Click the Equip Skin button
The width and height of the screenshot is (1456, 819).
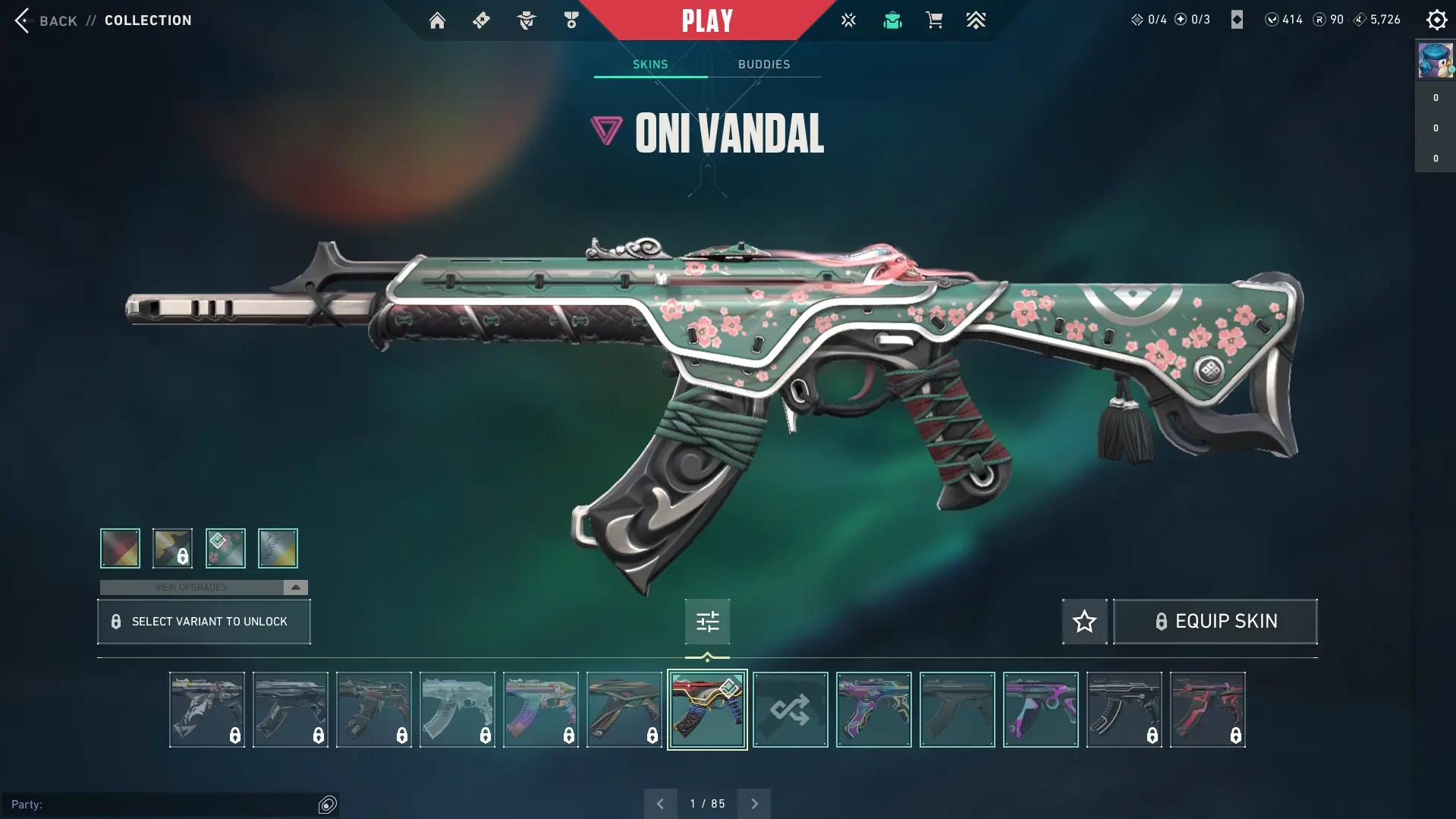click(1215, 622)
